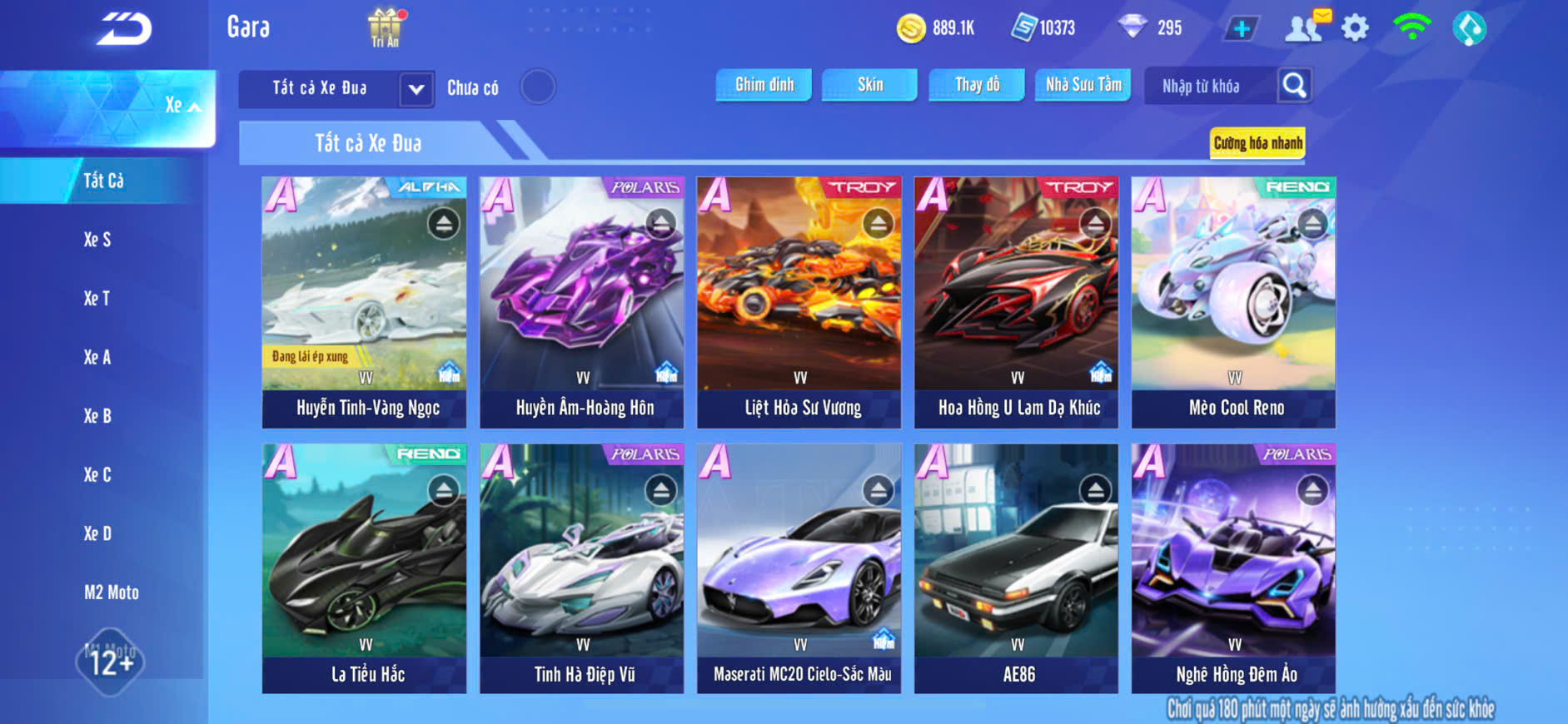The width and height of the screenshot is (1568, 724).
Task: Open the Skin section
Action: 869,85
